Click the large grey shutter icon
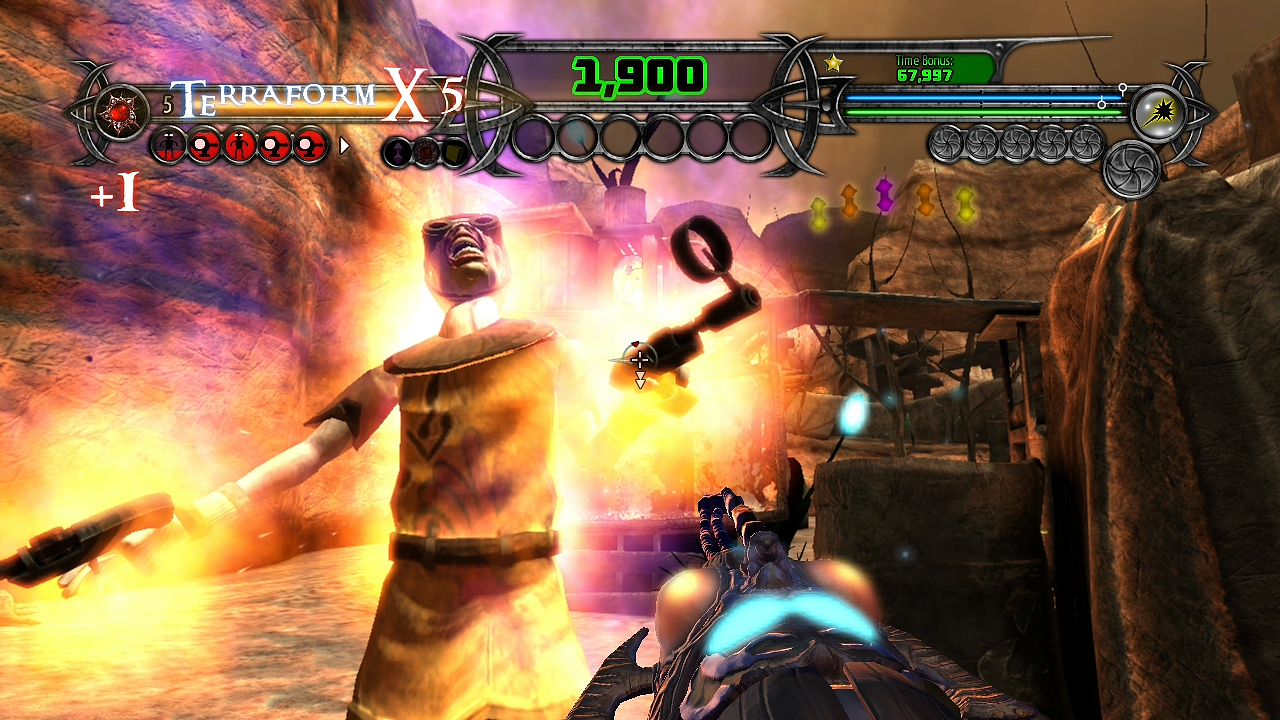Viewport: 1280px width, 720px height. point(1131,170)
